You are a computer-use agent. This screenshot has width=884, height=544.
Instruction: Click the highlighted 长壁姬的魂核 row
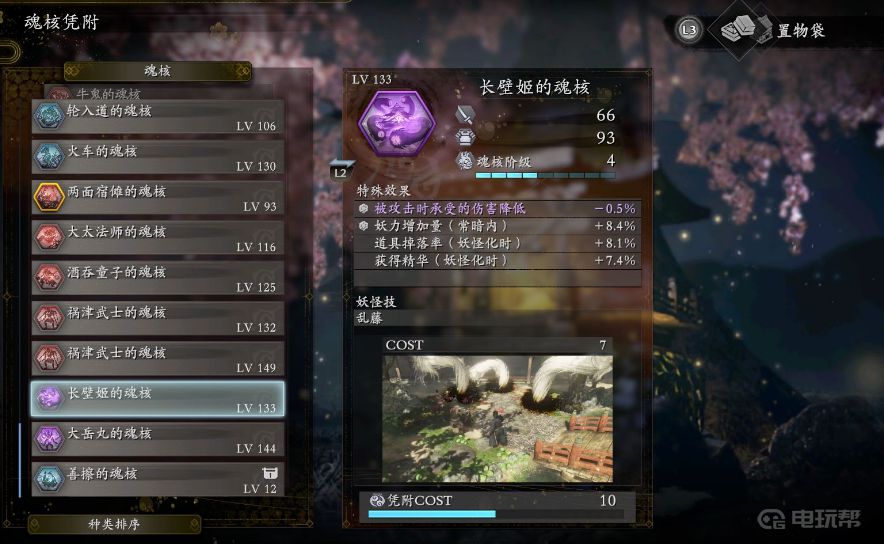(x=157, y=399)
